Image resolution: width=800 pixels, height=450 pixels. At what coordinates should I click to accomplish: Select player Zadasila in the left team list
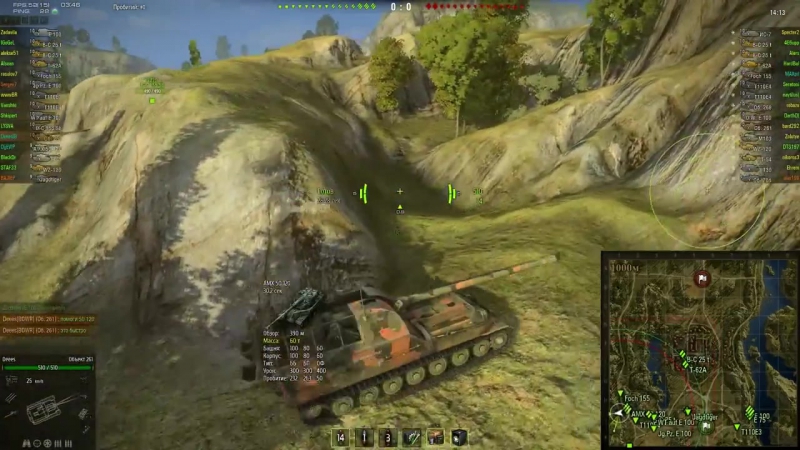click(10, 32)
